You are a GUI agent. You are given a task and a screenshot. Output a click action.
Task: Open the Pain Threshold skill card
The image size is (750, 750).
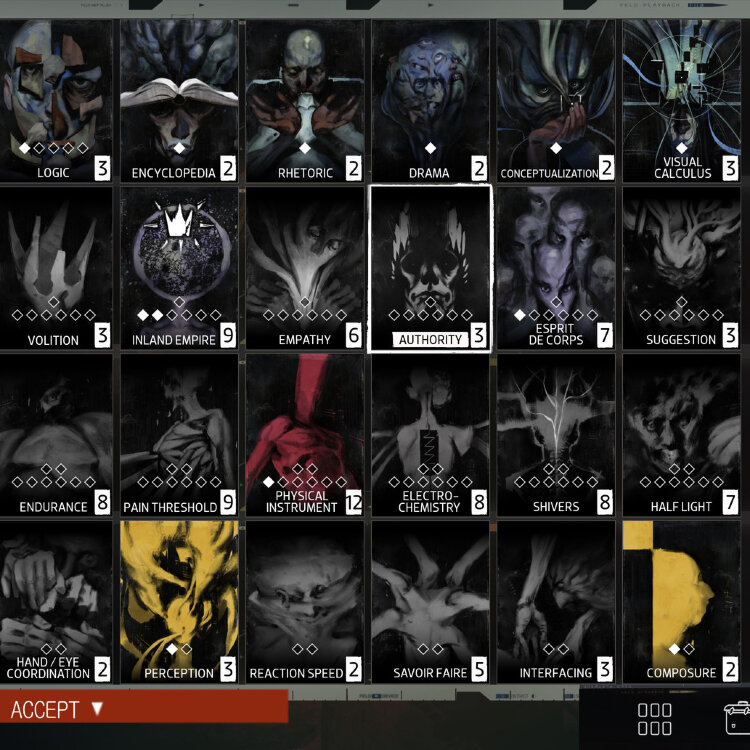coord(179,435)
